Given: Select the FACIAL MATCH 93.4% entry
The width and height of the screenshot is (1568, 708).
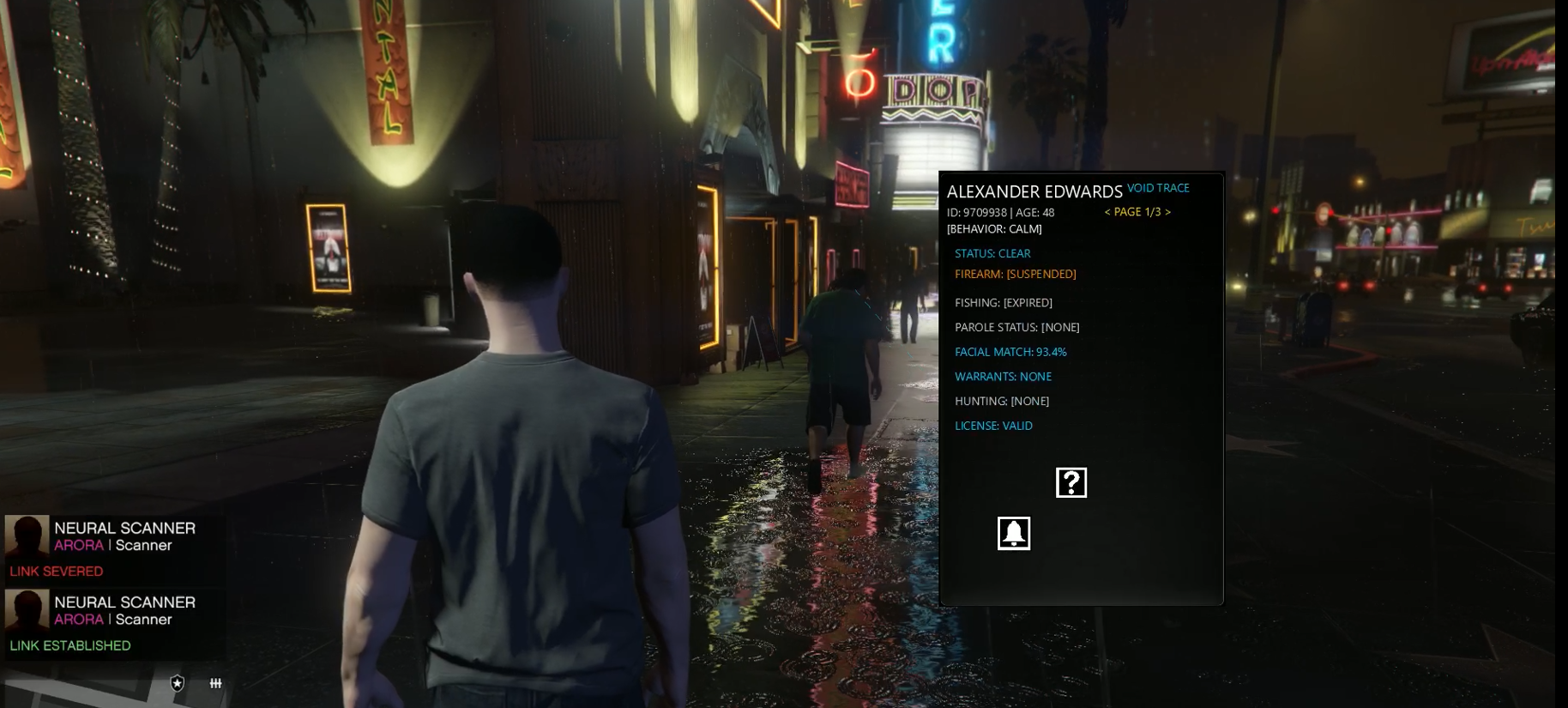Looking at the screenshot, I should pyautogui.click(x=1010, y=352).
